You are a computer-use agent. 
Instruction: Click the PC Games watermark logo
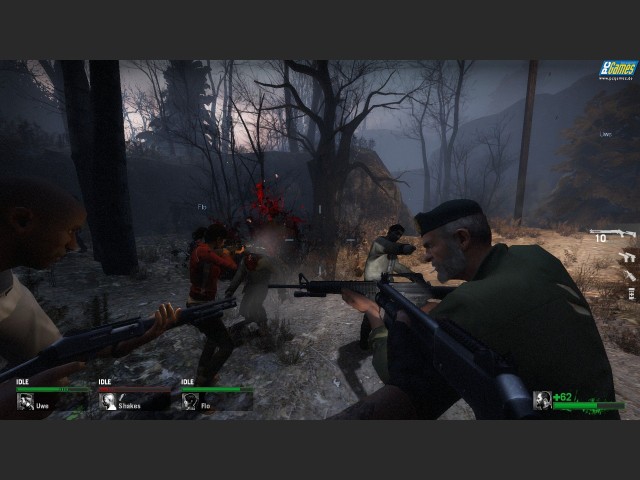tap(617, 70)
